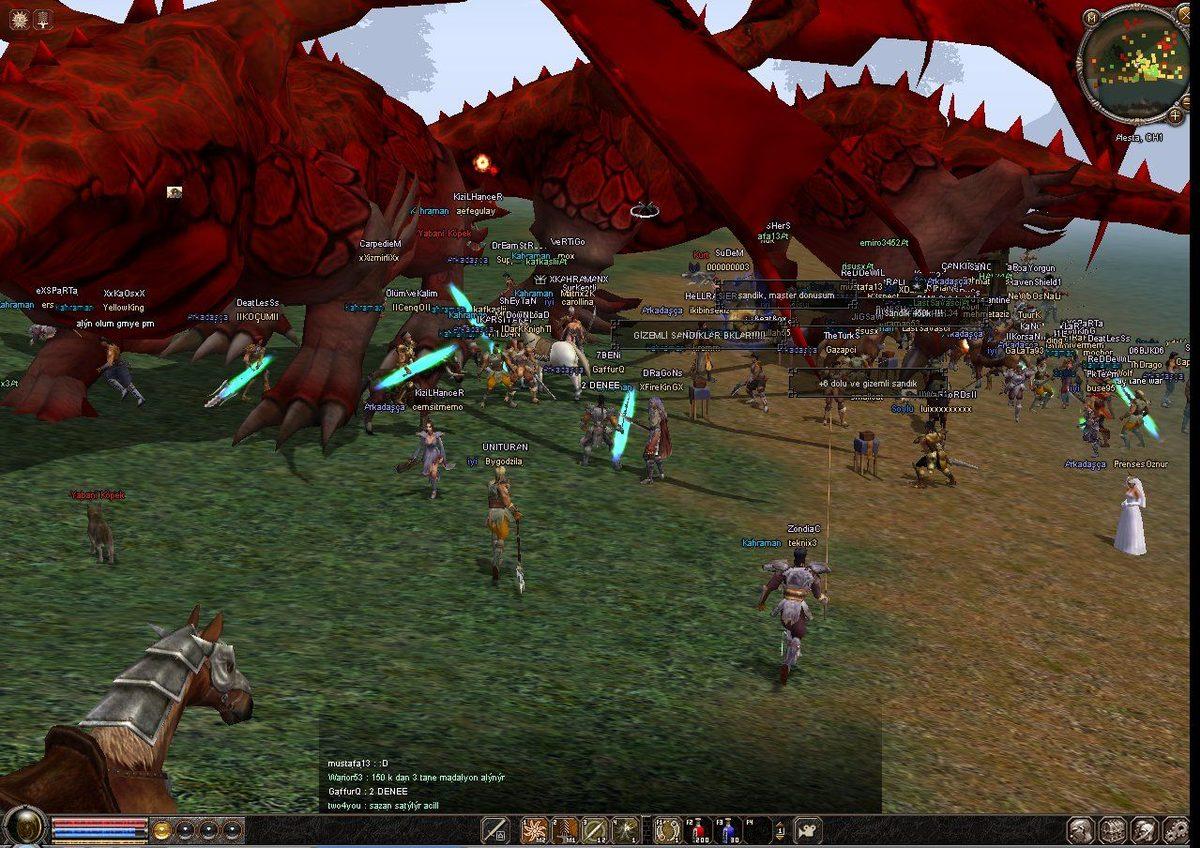Click the circular minimap display
The width and height of the screenshot is (1200, 848).
(x=1135, y=66)
